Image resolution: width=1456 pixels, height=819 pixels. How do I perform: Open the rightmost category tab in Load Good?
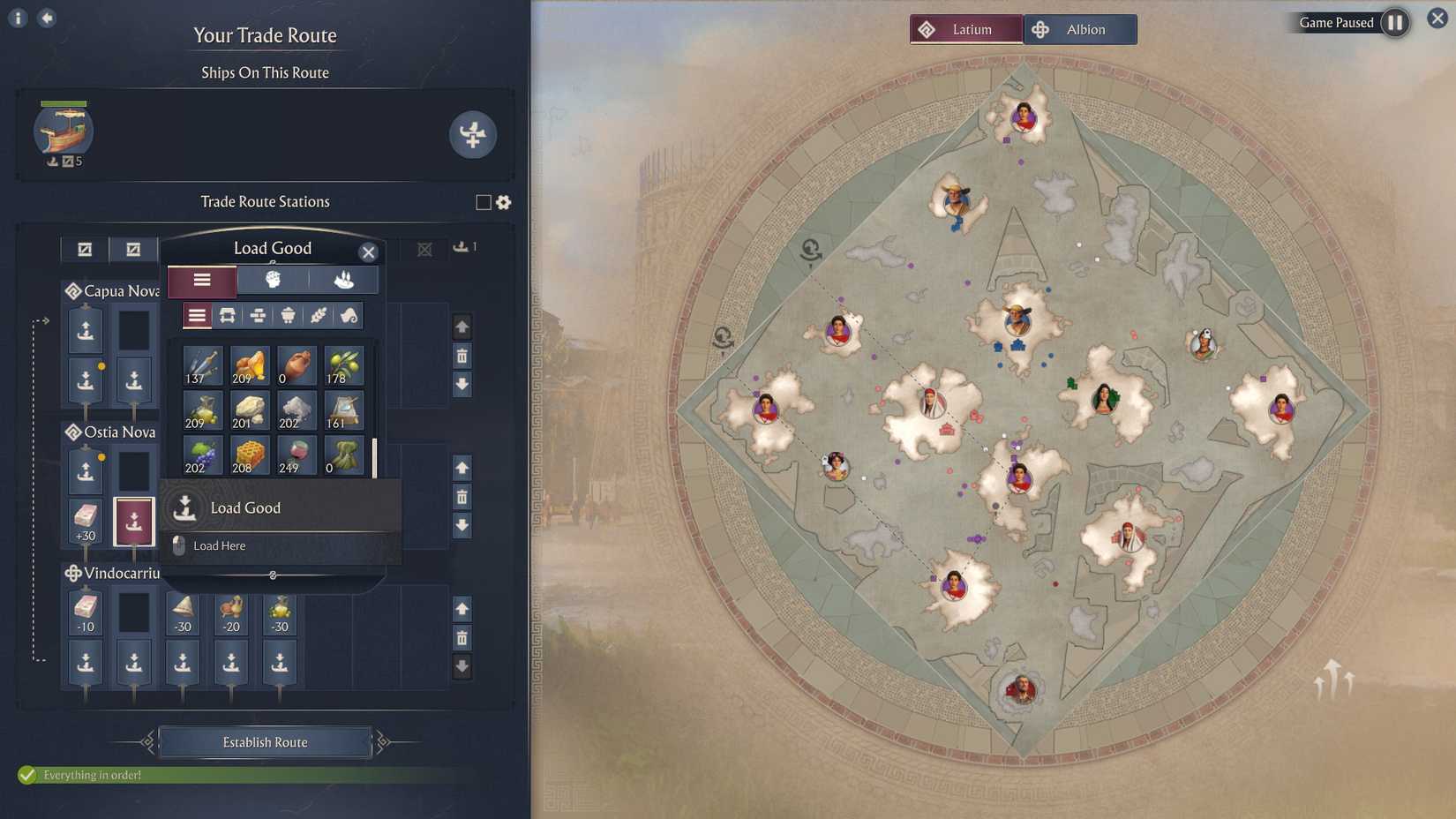(344, 280)
